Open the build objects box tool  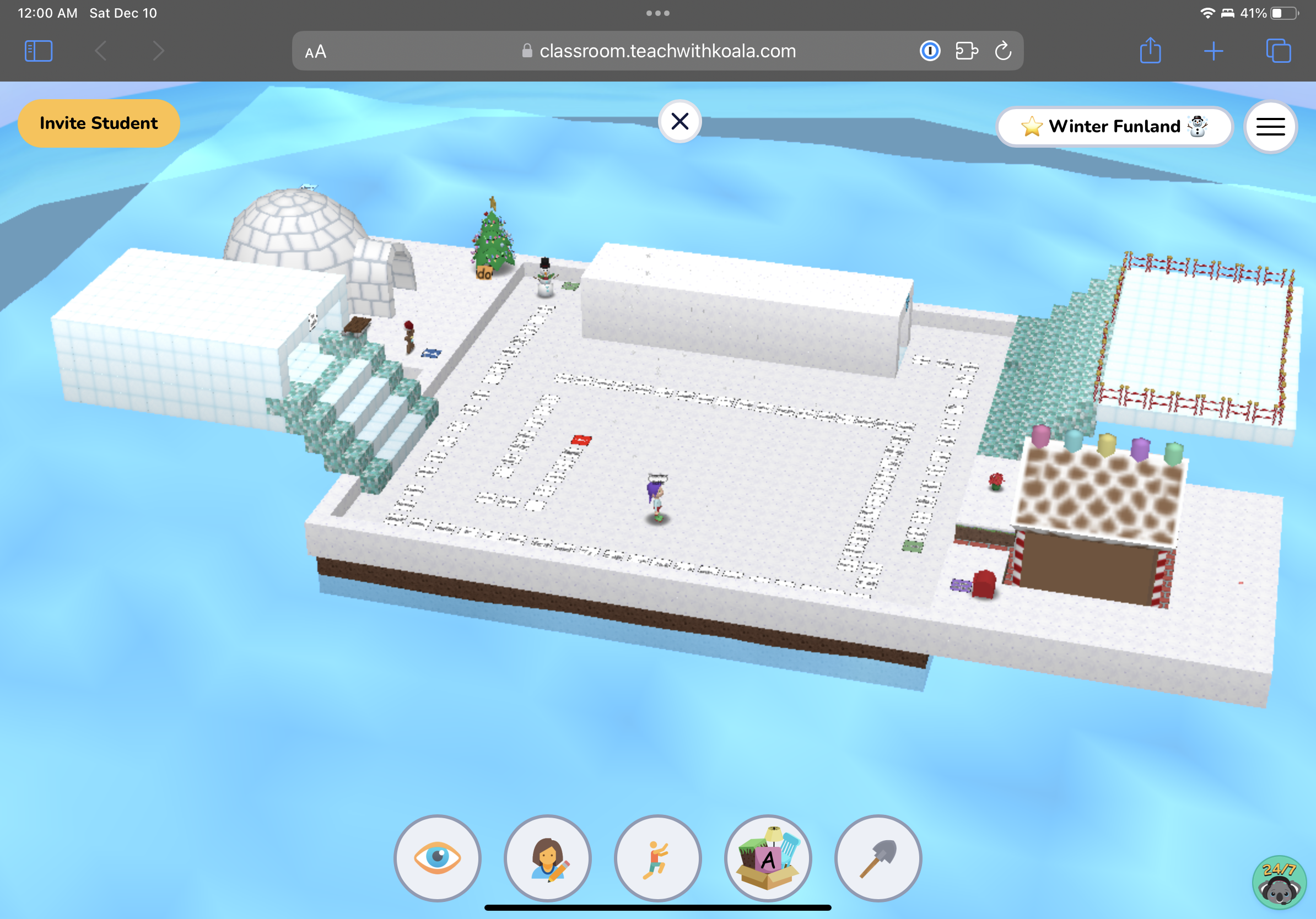point(768,858)
